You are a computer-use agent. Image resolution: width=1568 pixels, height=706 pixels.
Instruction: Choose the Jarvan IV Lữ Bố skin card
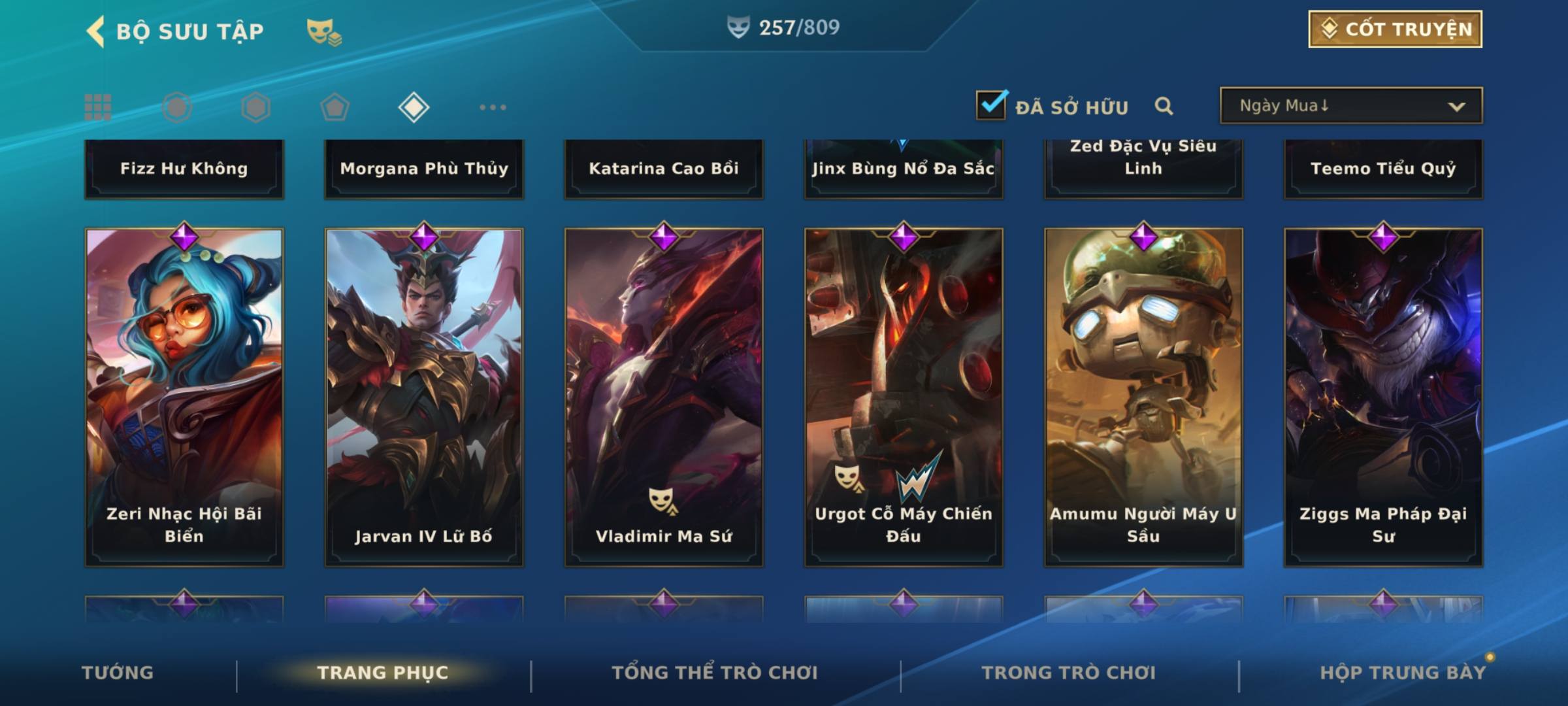424,396
